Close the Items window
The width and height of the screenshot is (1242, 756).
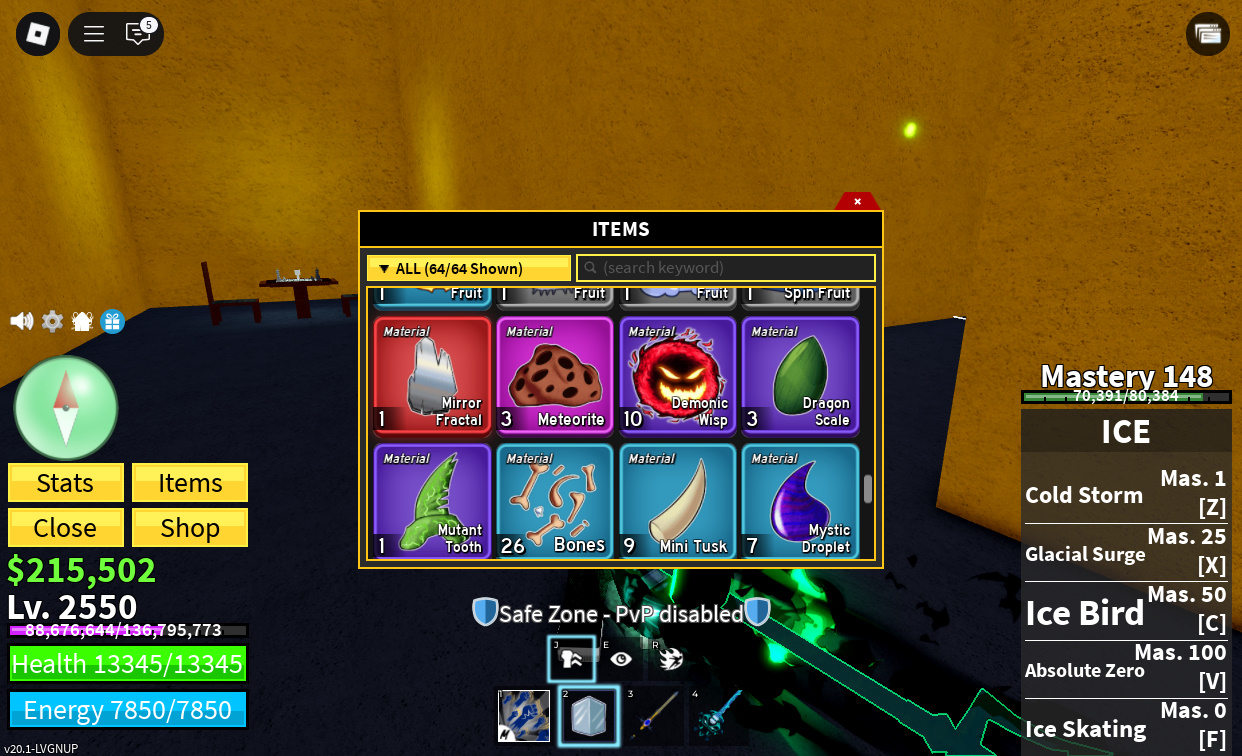[857, 201]
